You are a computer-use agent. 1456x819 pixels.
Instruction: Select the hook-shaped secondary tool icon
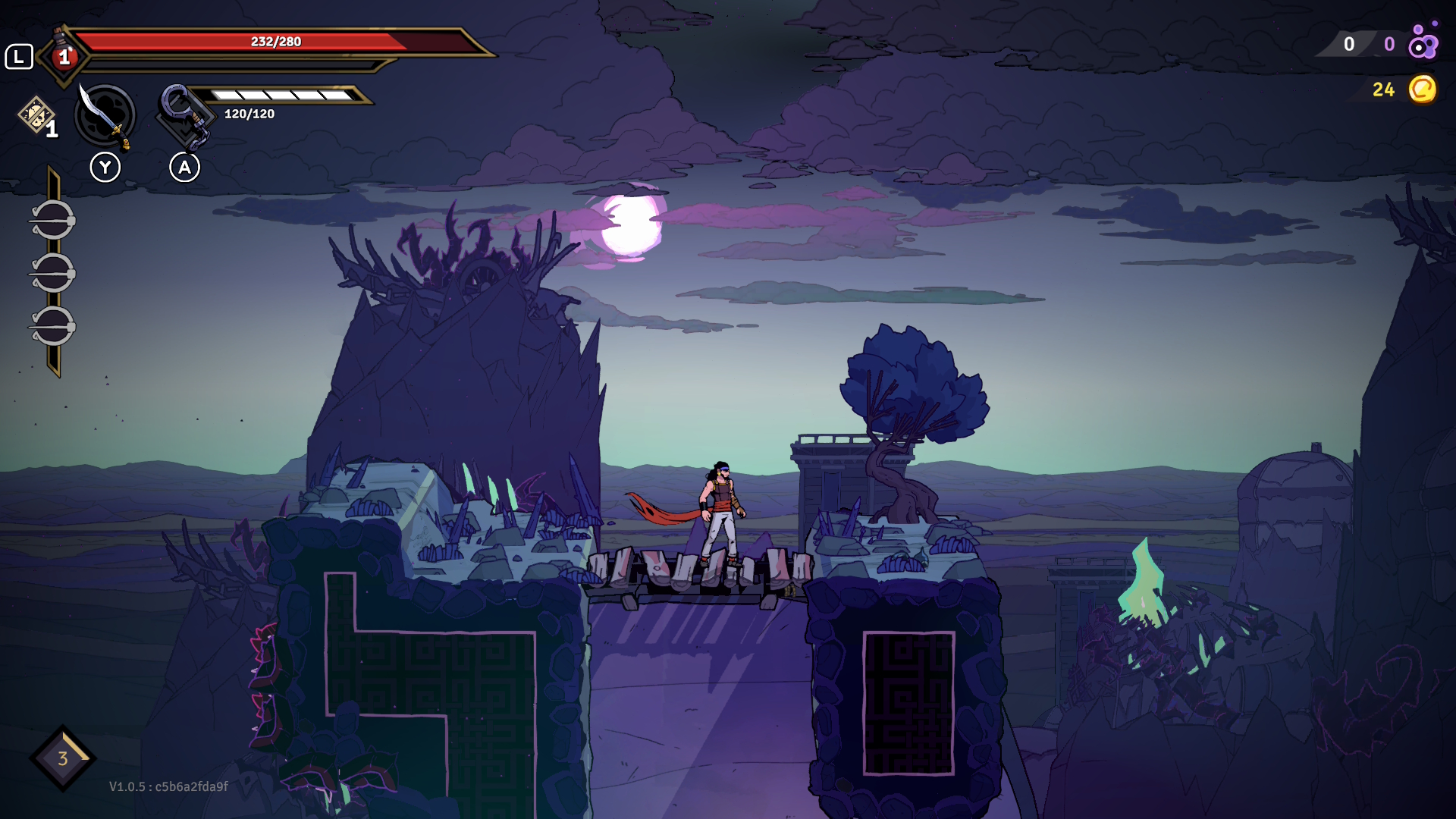click(184, 115)
